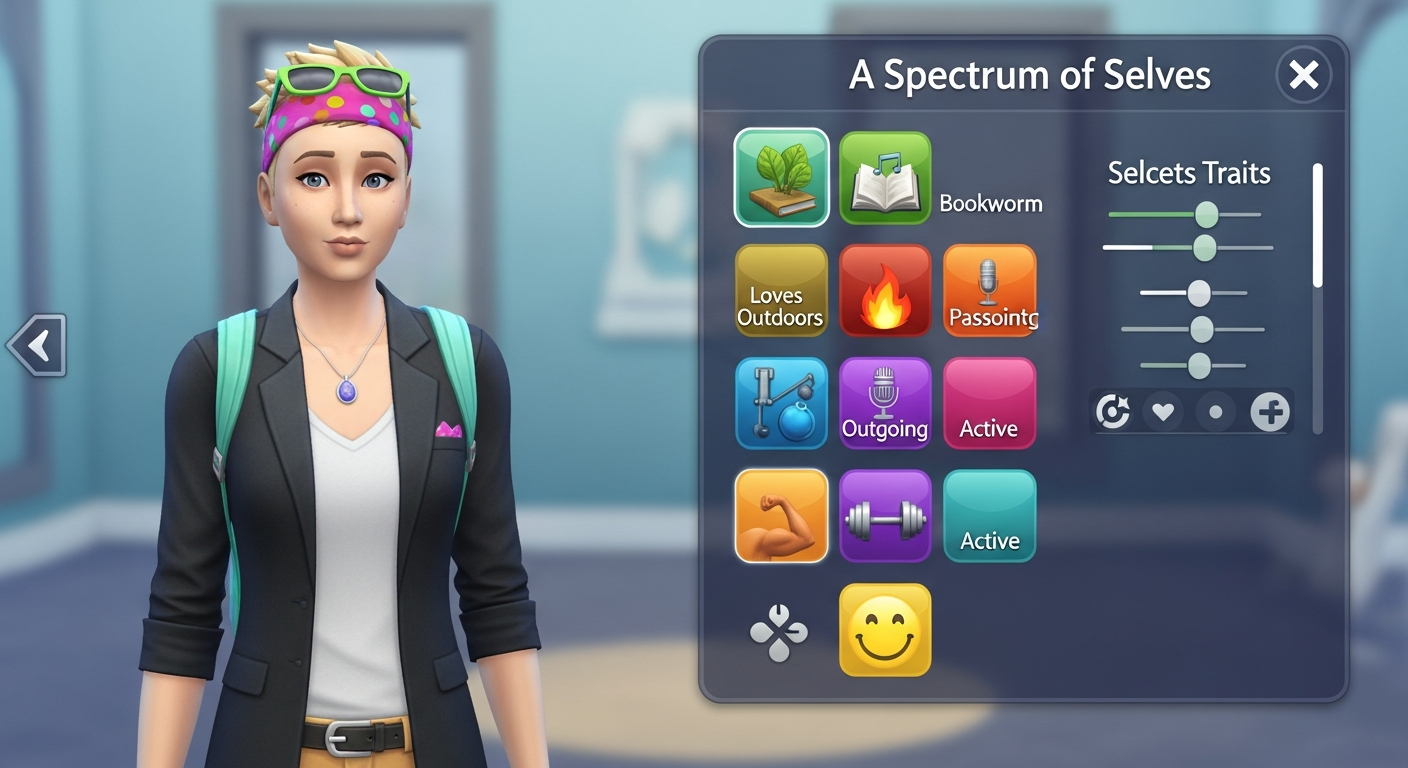Screen dimensions: 1408x768
Task: Select the Loves Outdoors plant trait icon
Action: [x=781, y=179]
